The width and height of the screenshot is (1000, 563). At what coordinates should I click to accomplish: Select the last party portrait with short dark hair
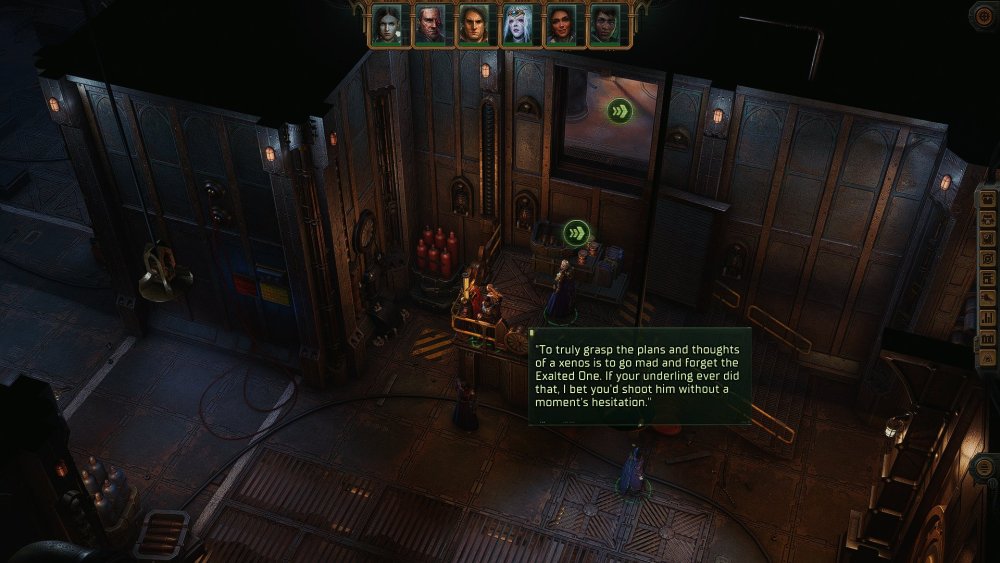coord(605,25)
